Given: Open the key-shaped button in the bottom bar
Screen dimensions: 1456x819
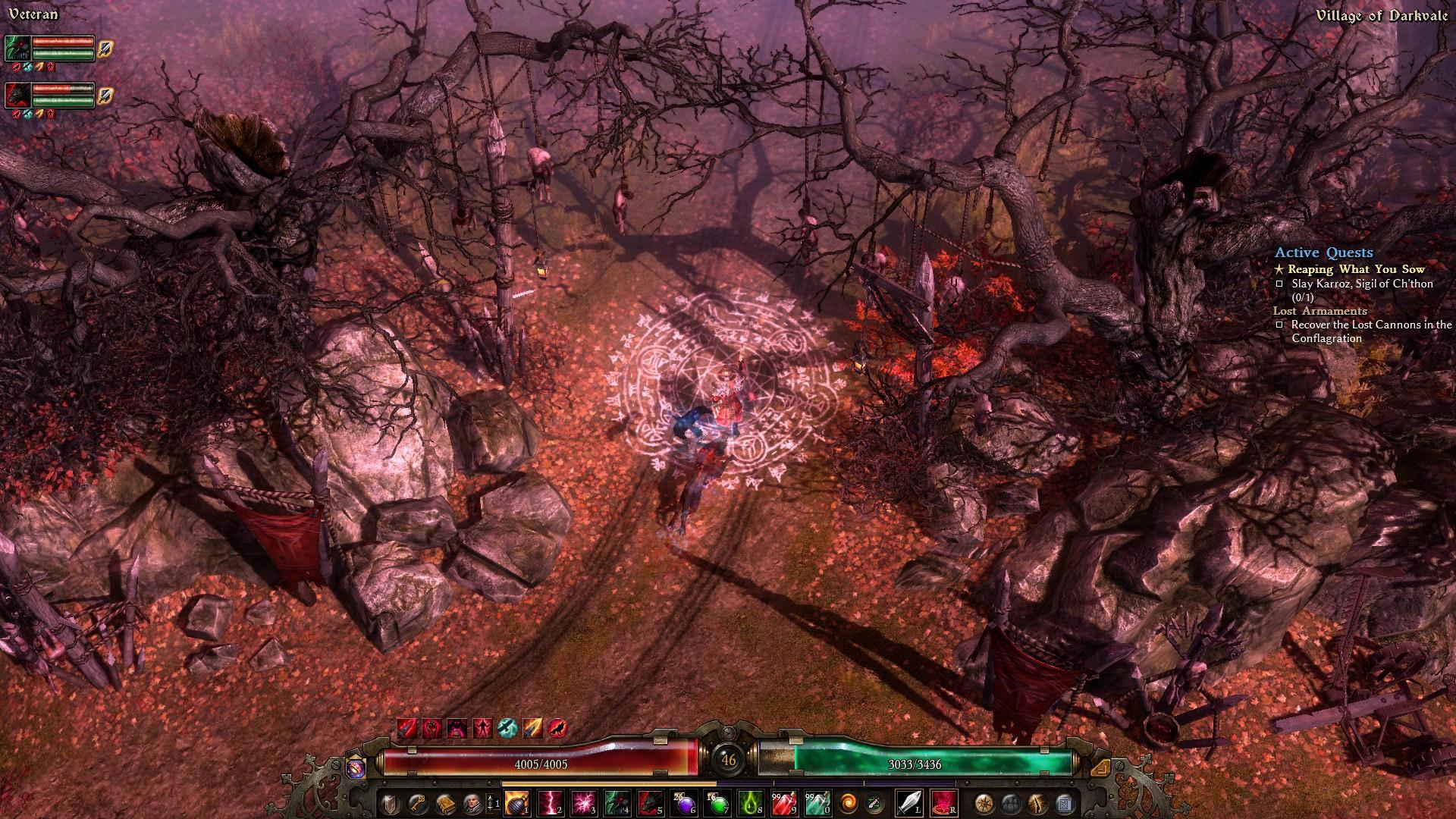Looking at the screenshot, I should [418, 802].
